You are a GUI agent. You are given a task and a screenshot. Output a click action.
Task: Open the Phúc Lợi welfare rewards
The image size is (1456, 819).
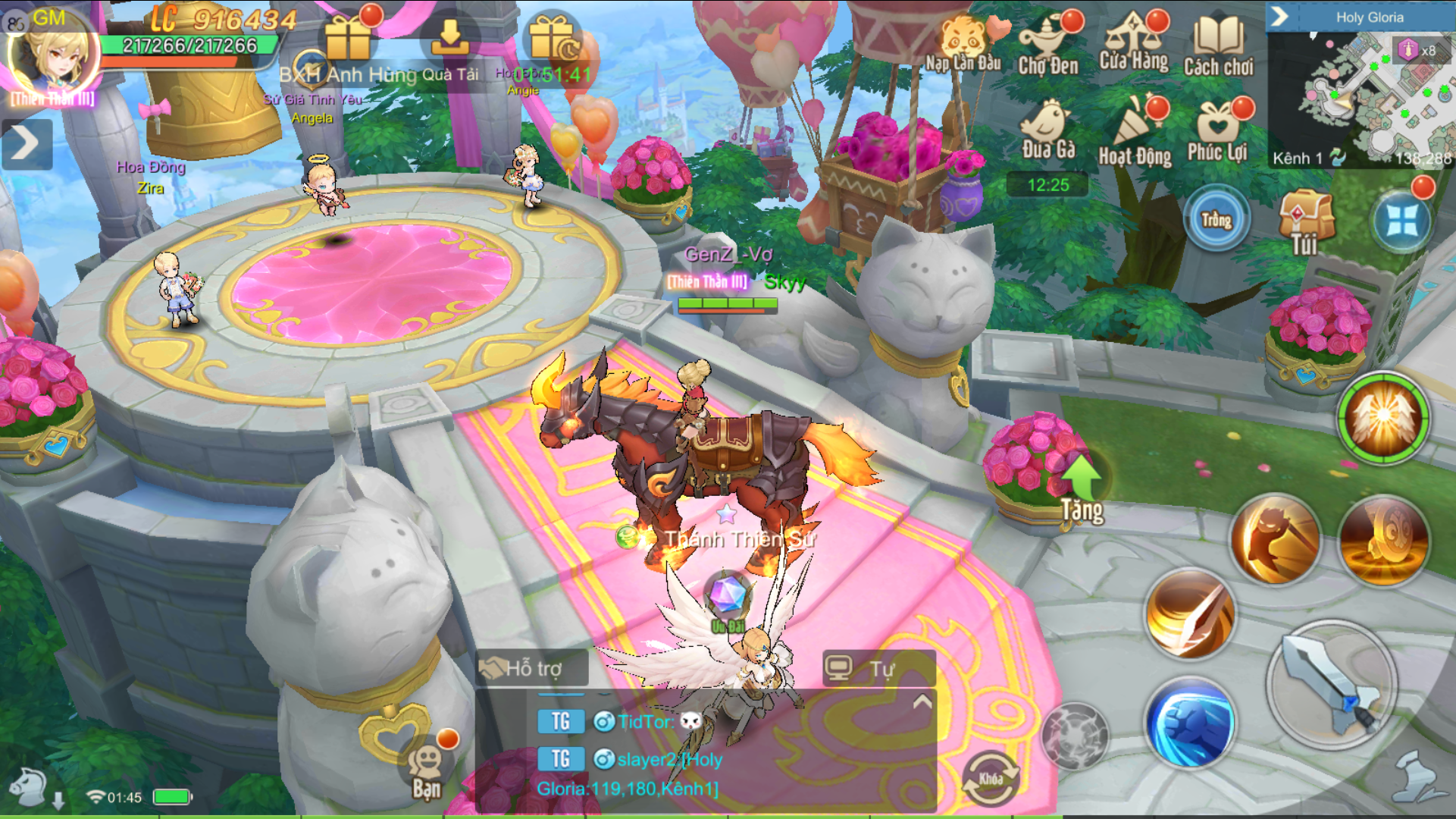tap(1217, 130)
